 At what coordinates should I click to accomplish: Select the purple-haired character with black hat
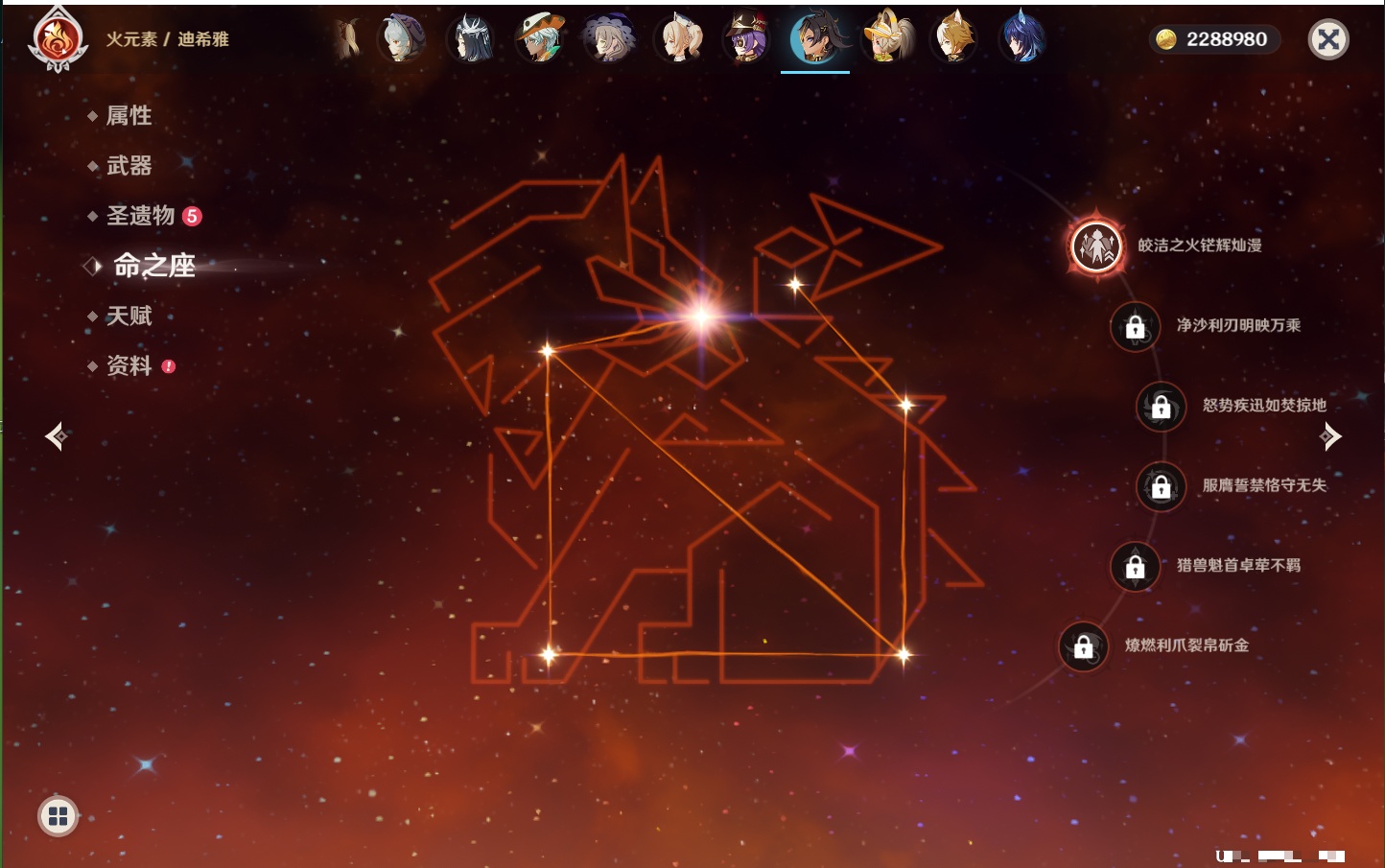click(x=746, y=39)
